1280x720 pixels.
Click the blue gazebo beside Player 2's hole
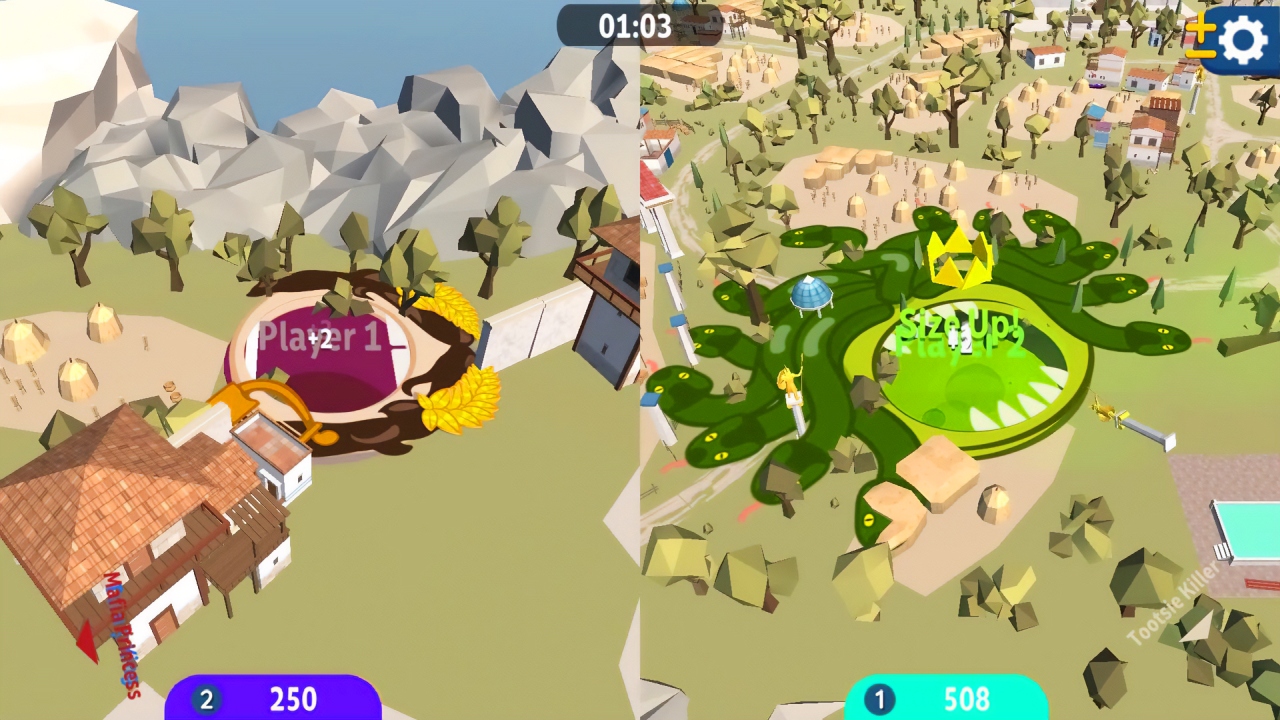click(x=812, y=295)
